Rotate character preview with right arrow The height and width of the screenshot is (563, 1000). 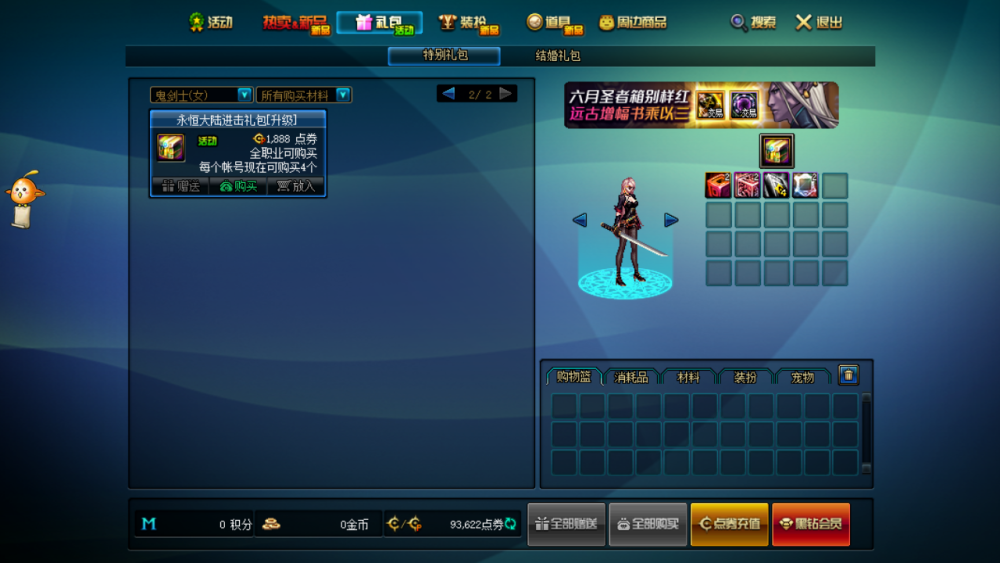(x=671, y=220)
